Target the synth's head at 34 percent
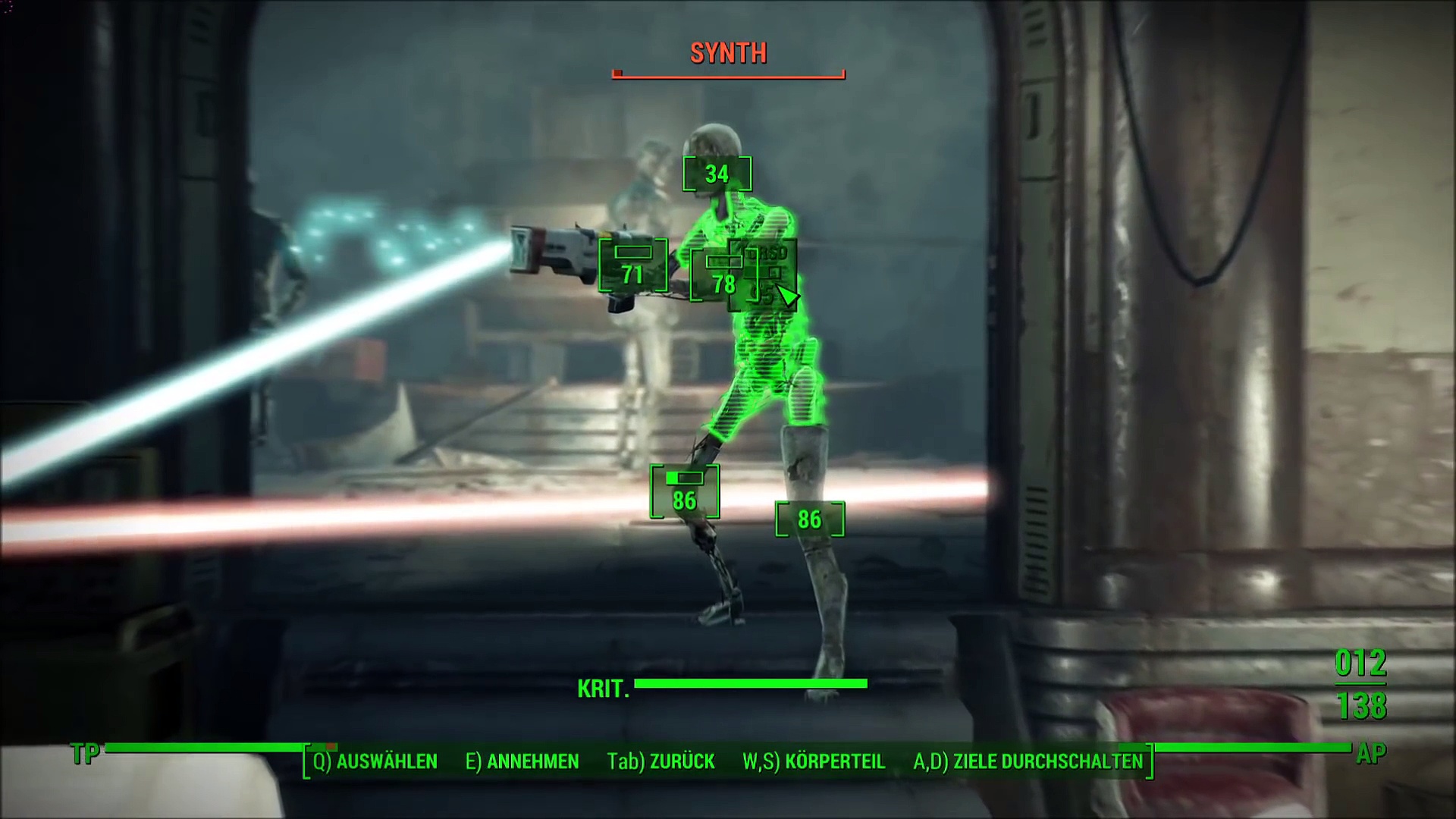This screenshot has height=819, width=1456. click(717, 174)
